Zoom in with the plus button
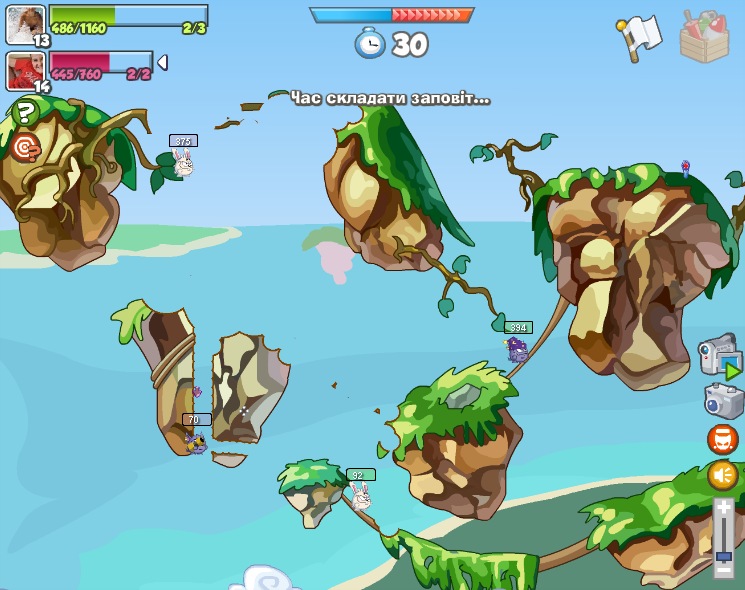745x590 pixels. coord(723,509)
